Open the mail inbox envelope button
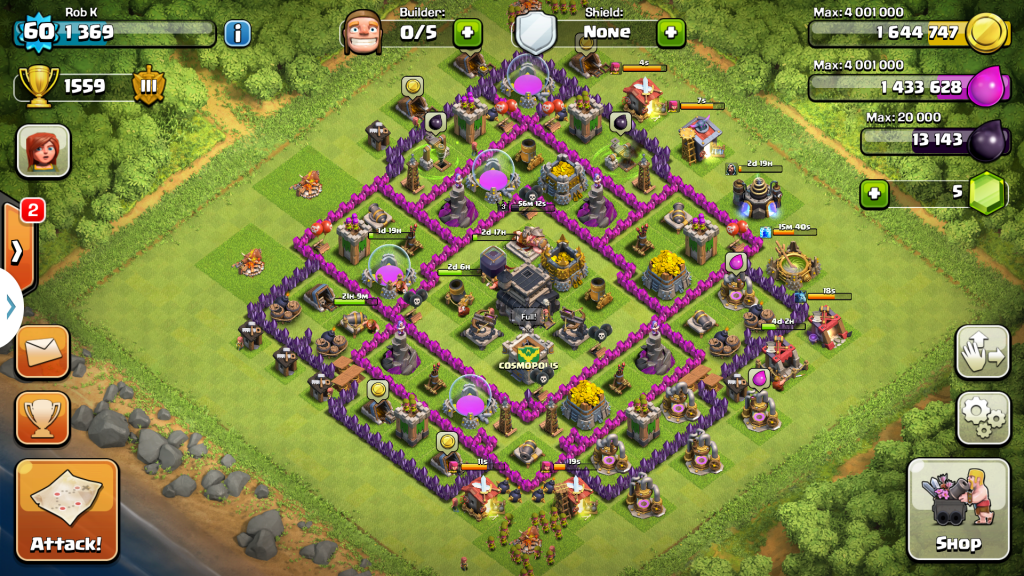Screen dimensions: 1024x576 point(43,351)
